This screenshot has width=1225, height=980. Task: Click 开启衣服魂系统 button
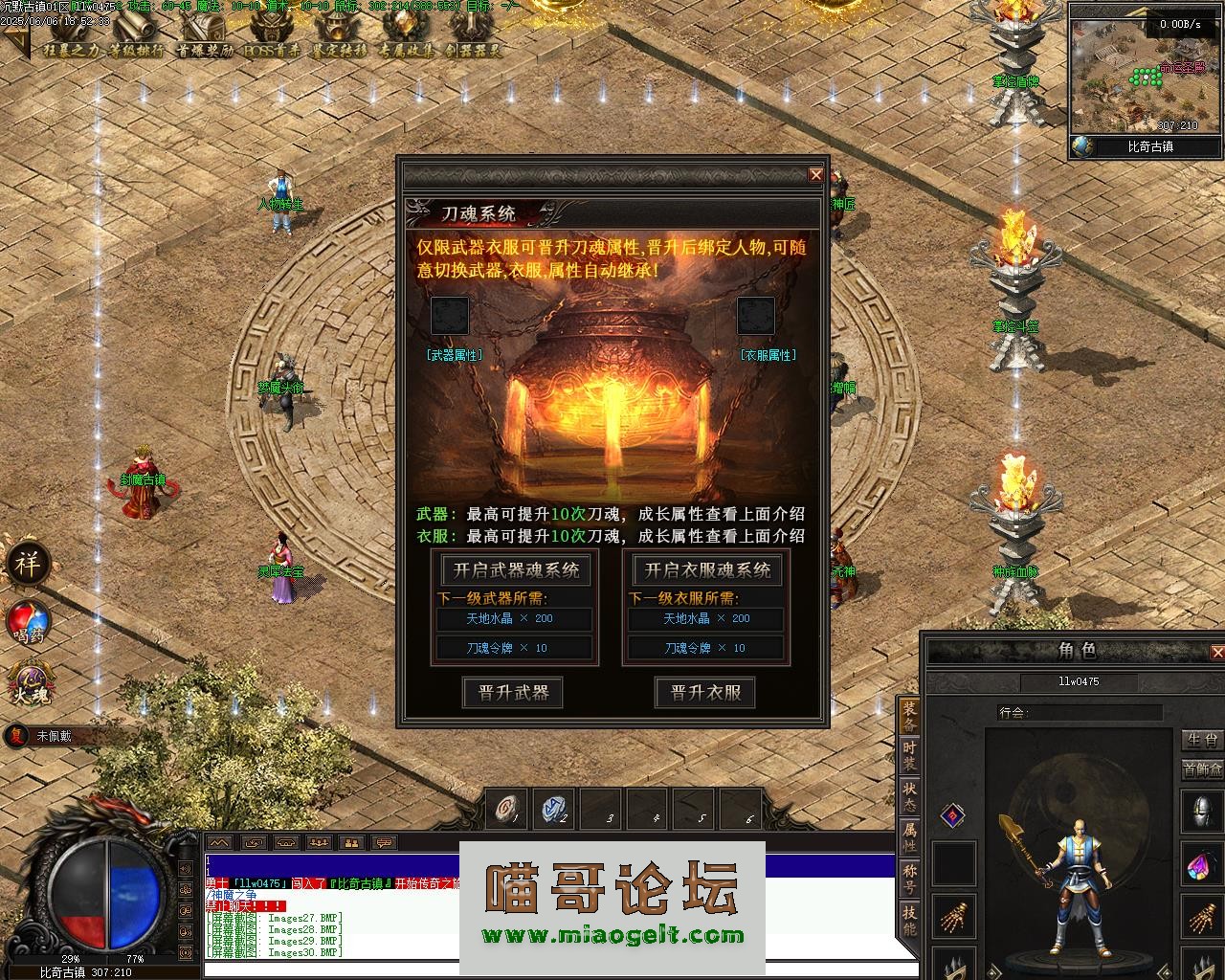tap(707, 570)
